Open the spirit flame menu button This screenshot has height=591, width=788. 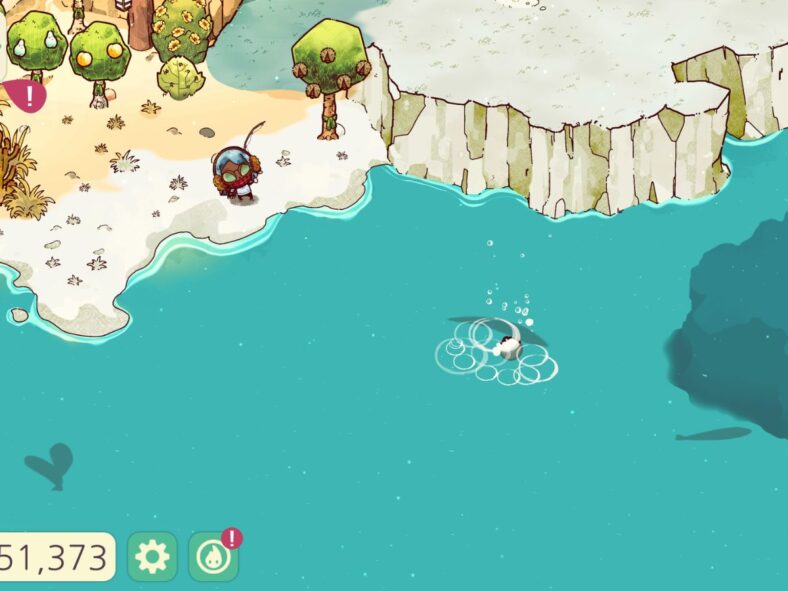point(213,558)
